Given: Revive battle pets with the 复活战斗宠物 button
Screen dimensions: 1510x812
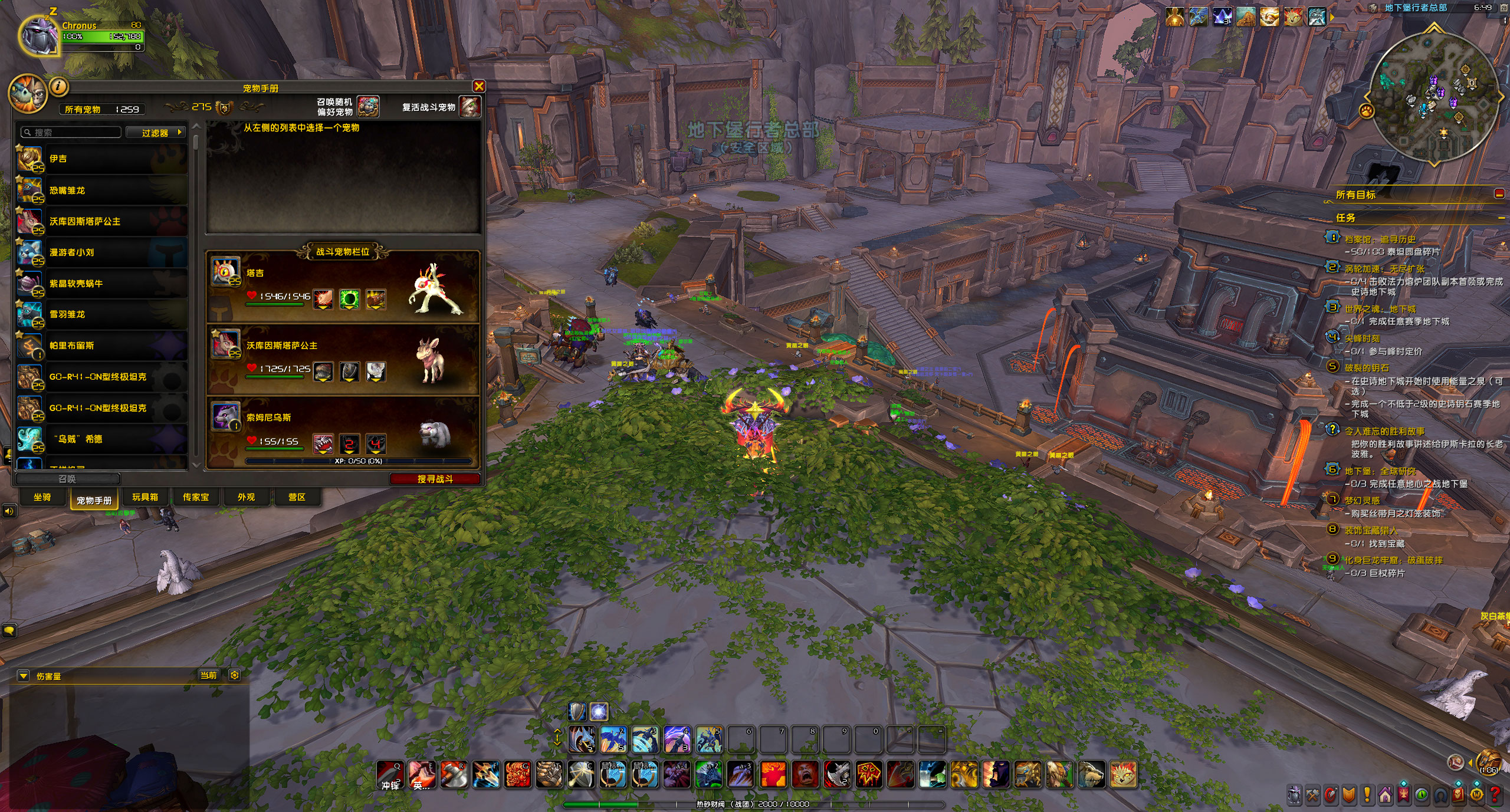Looking at the screenshot, I should 470,107.
